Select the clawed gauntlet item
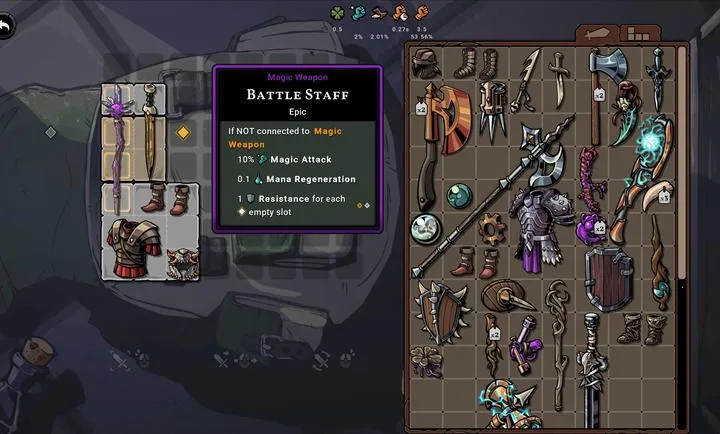The width and height of the screenshot is (720, 434). pyautogui.click(x=493, y=110)
